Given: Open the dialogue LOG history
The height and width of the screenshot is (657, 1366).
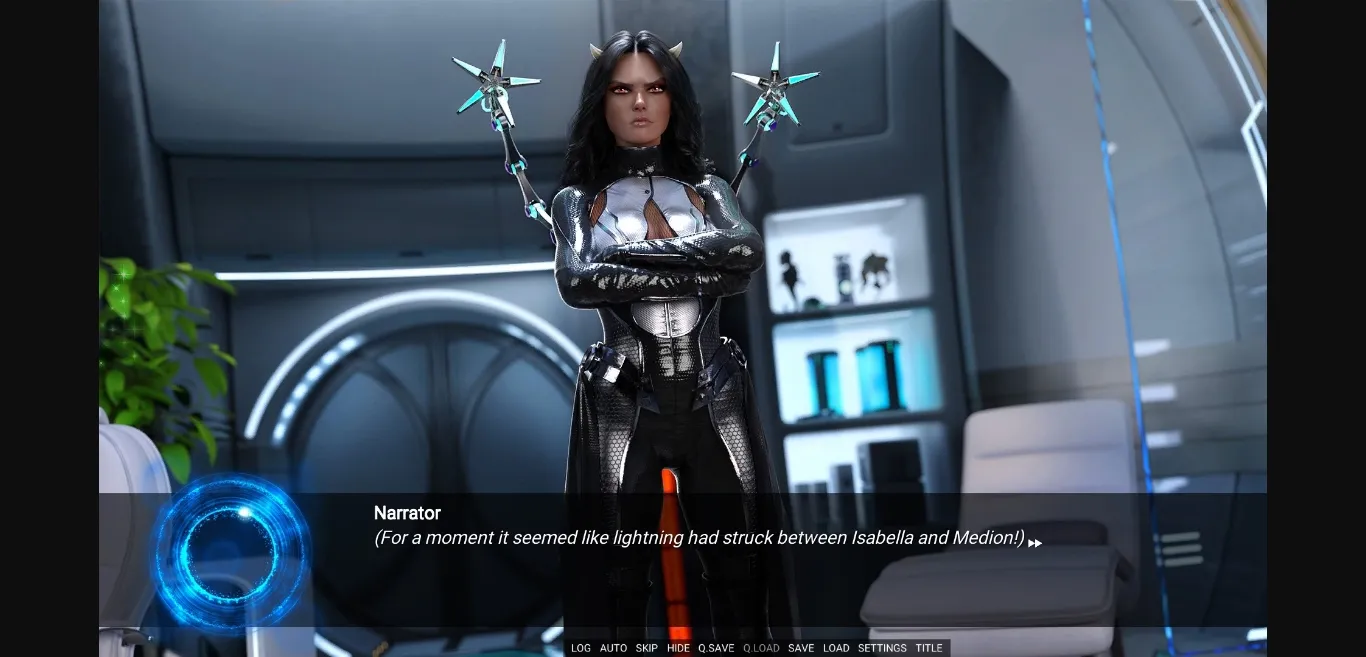Looking at the screenshot, I should pyautogui.click(x=581, y=648).
